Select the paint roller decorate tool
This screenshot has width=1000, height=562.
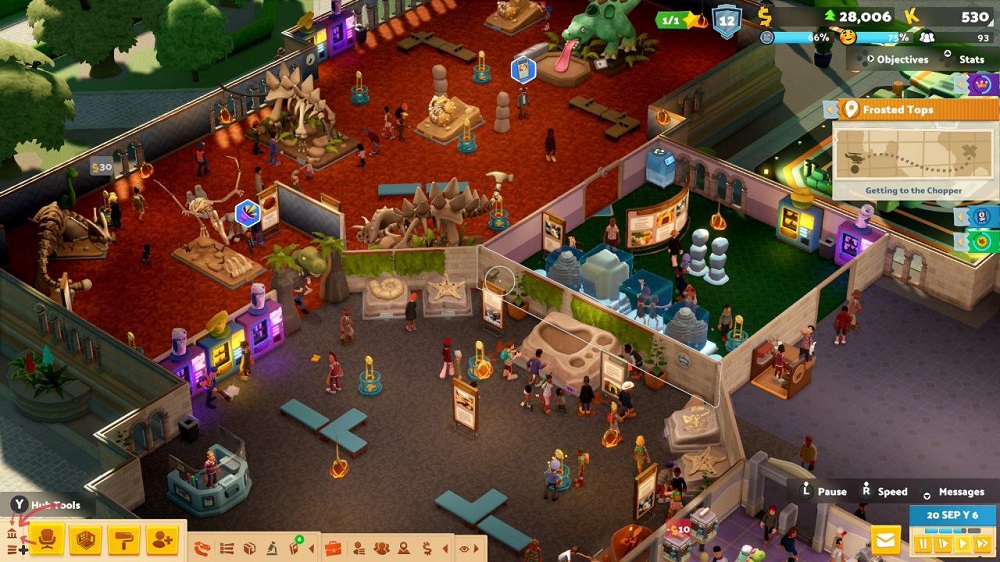click(124, 540)
